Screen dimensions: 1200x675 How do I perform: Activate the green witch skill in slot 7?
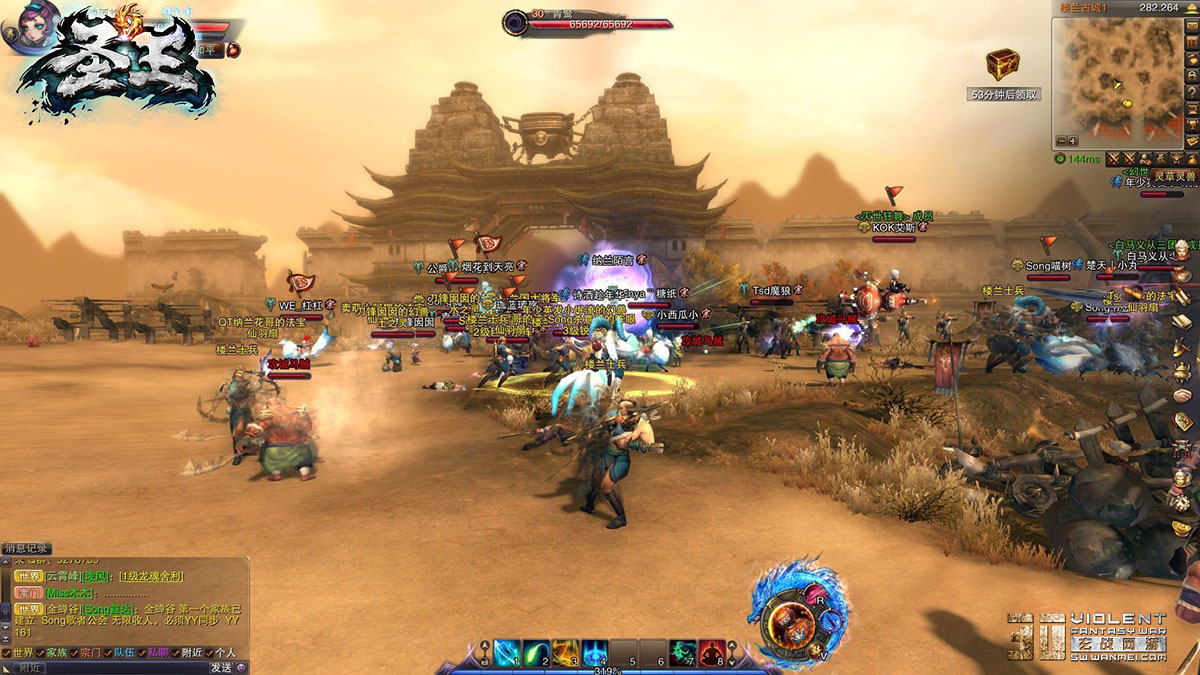pos(683,653)
